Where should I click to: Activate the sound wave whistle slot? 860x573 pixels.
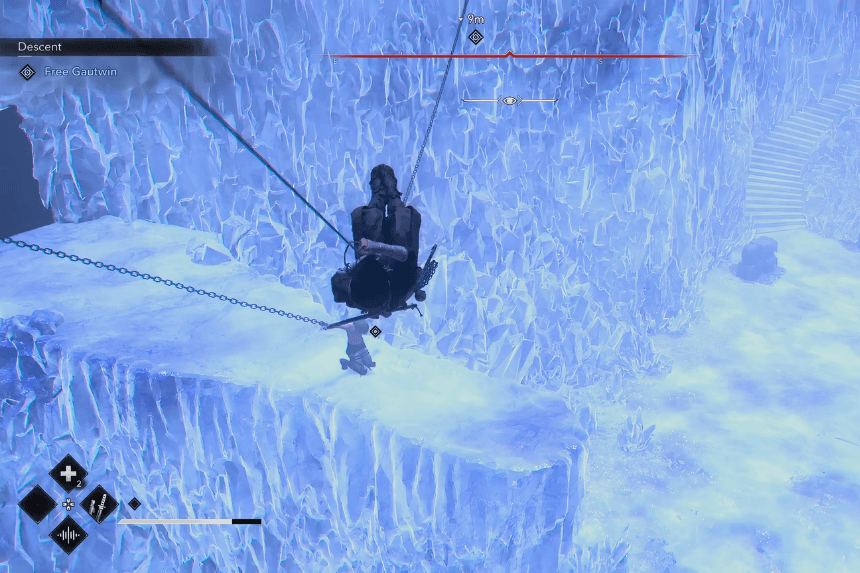point(68,535)
